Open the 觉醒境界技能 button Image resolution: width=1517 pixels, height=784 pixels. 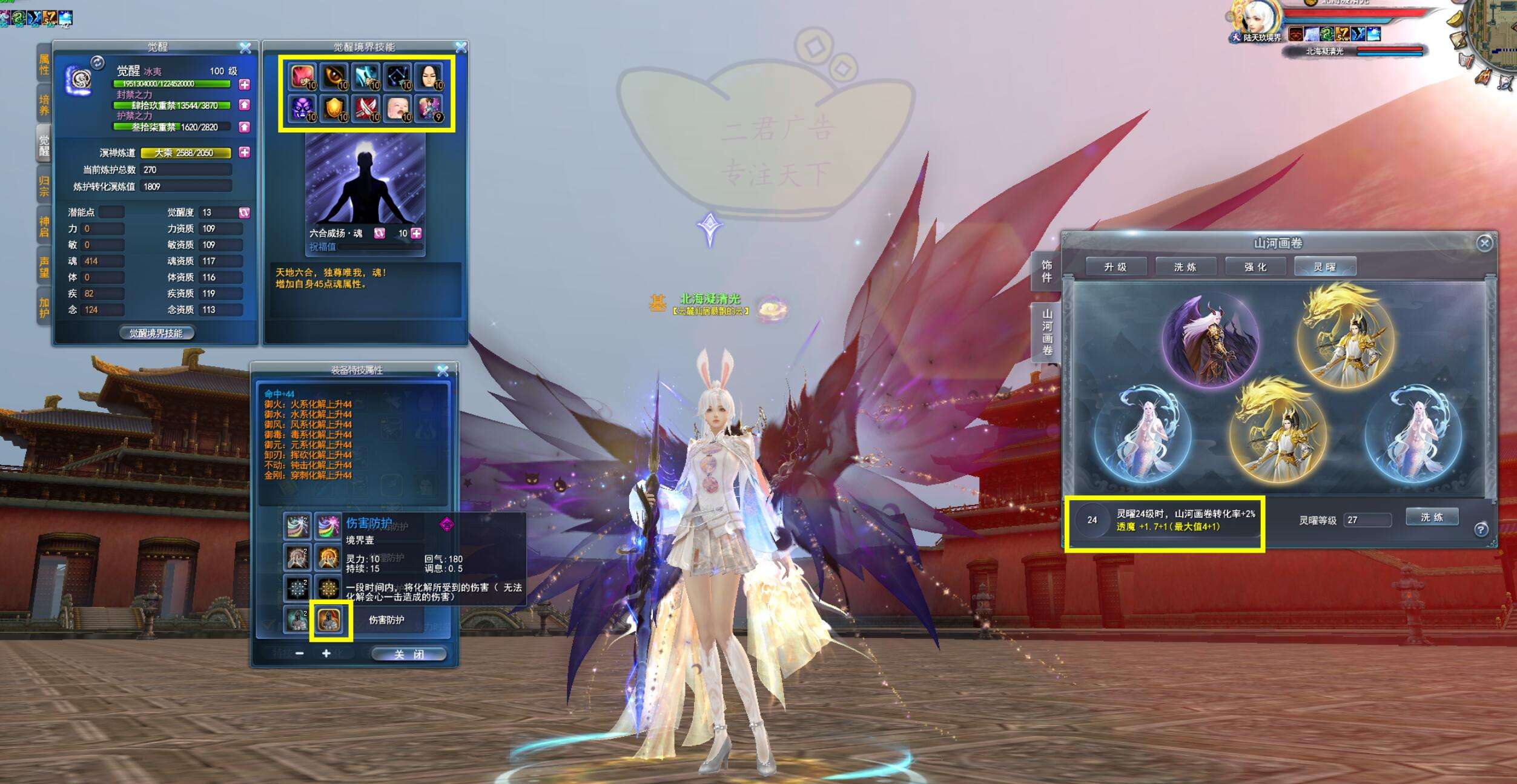click(x=156, y=333)
